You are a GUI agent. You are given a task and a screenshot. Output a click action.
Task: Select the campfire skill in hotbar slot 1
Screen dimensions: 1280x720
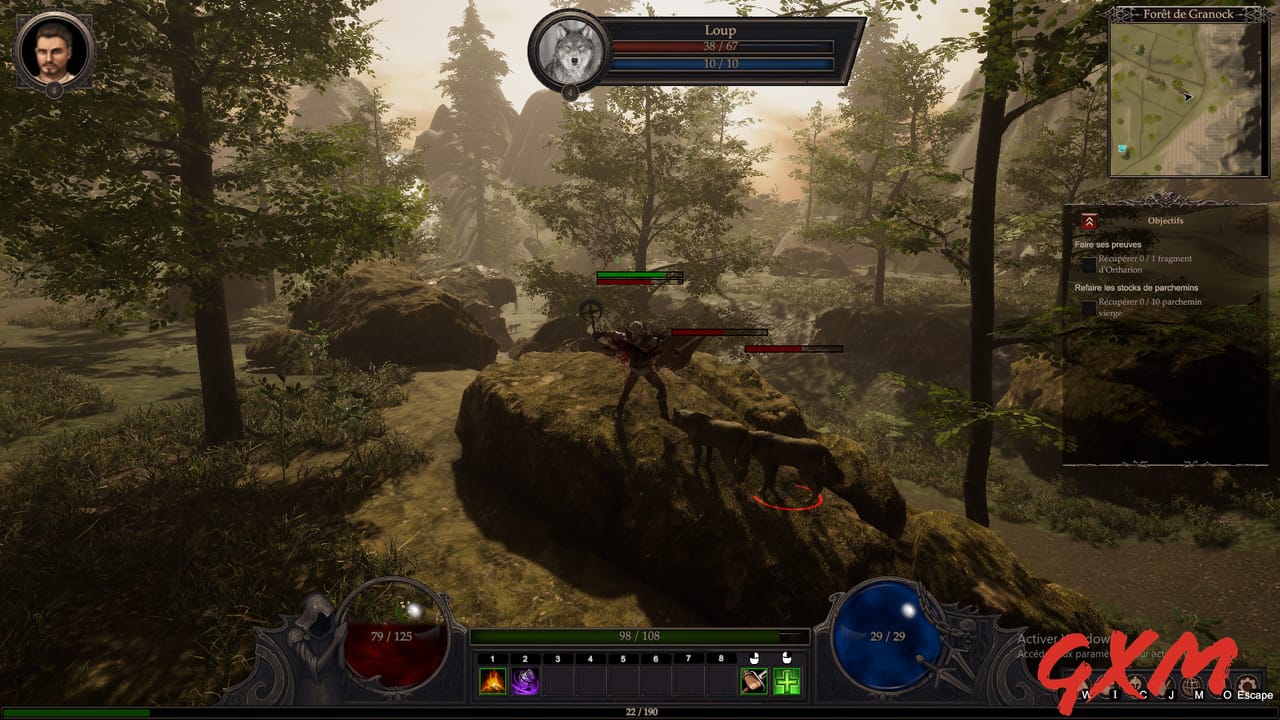(x=492, y=681)
